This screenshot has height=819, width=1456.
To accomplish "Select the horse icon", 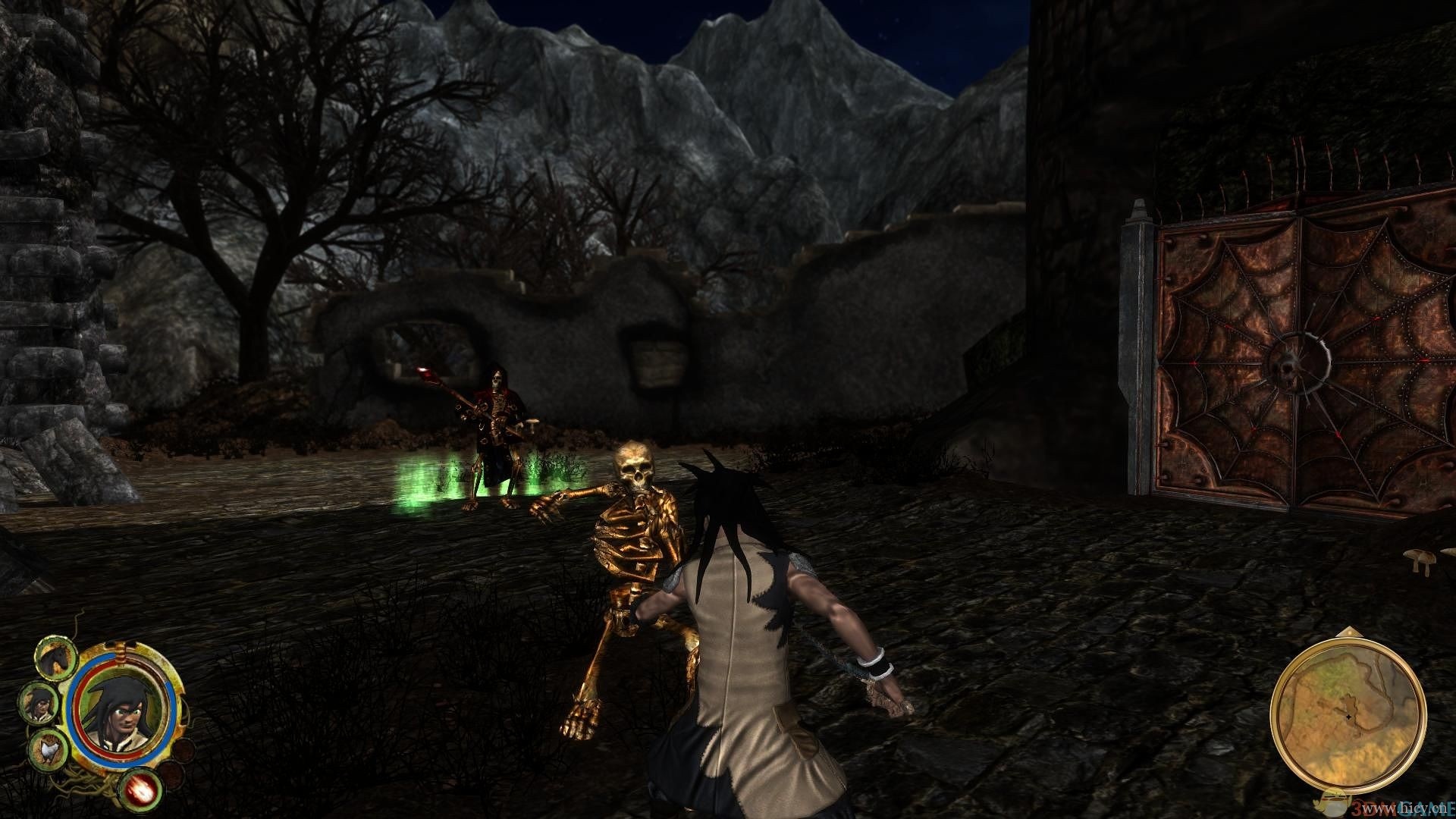I will [x=57, y=657].
